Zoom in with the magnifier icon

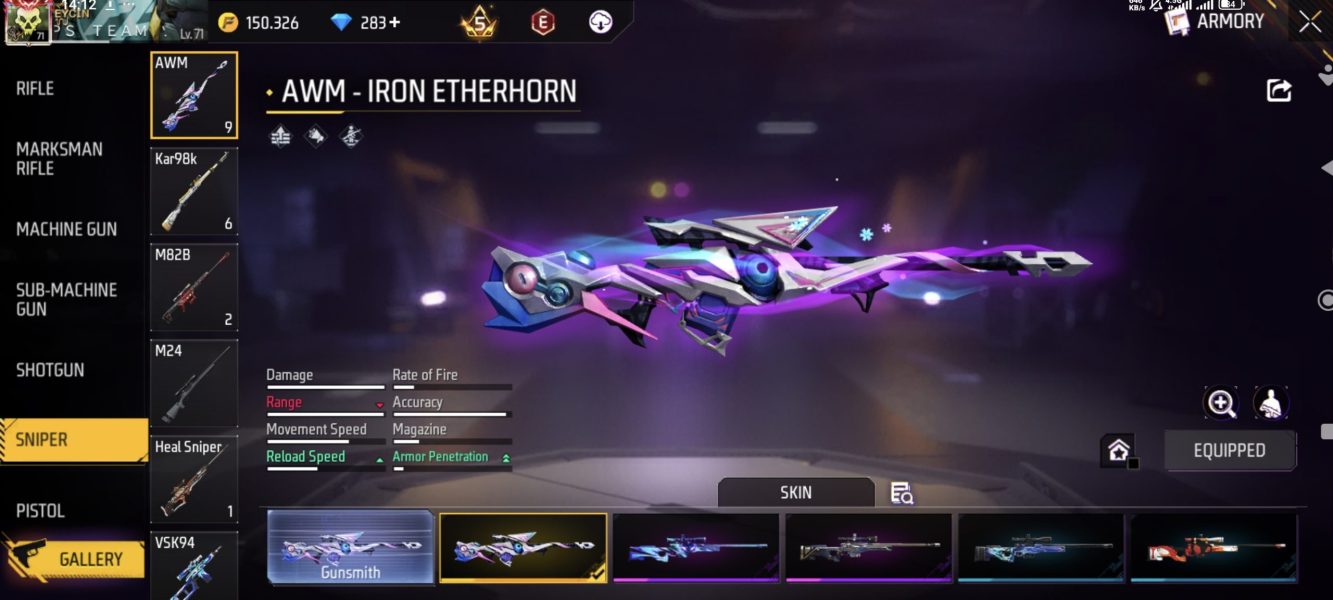1221,403
